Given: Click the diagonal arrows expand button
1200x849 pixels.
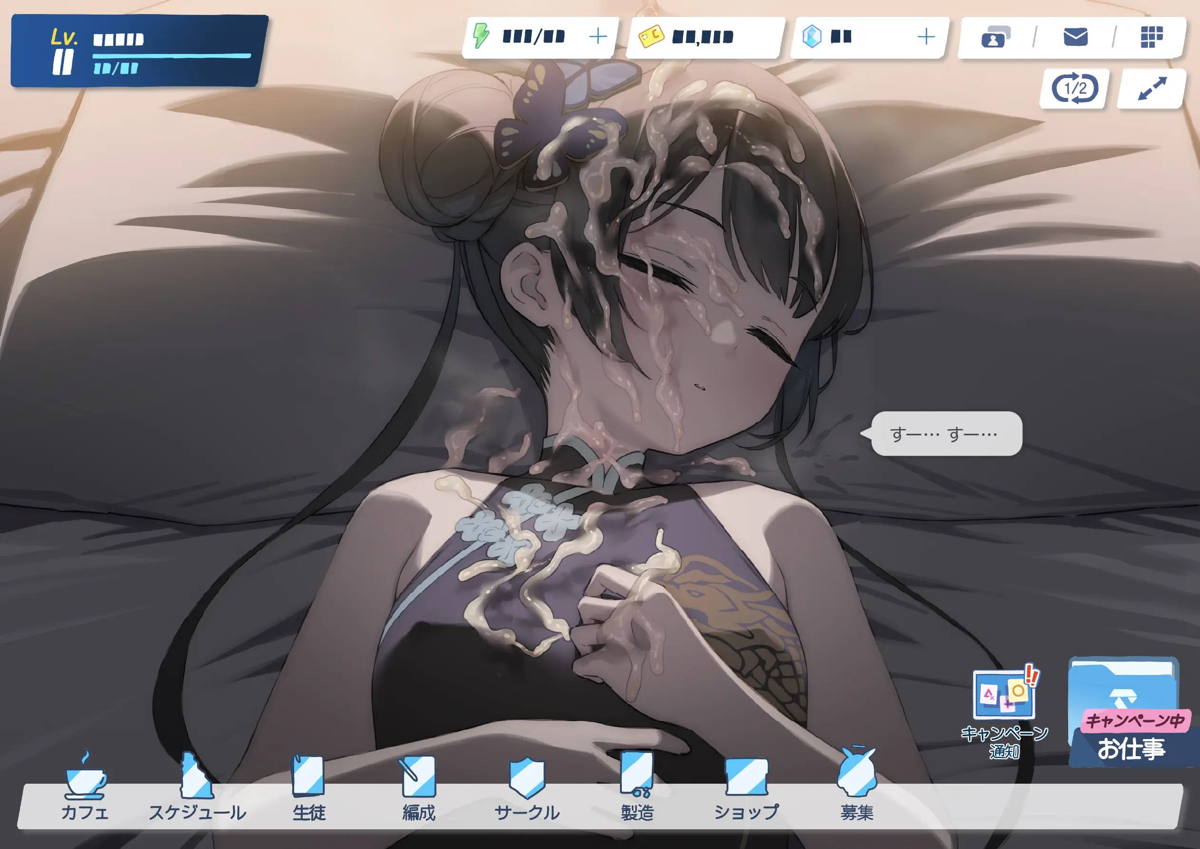Looking at the screenshot, I should tap(1152, 89).
